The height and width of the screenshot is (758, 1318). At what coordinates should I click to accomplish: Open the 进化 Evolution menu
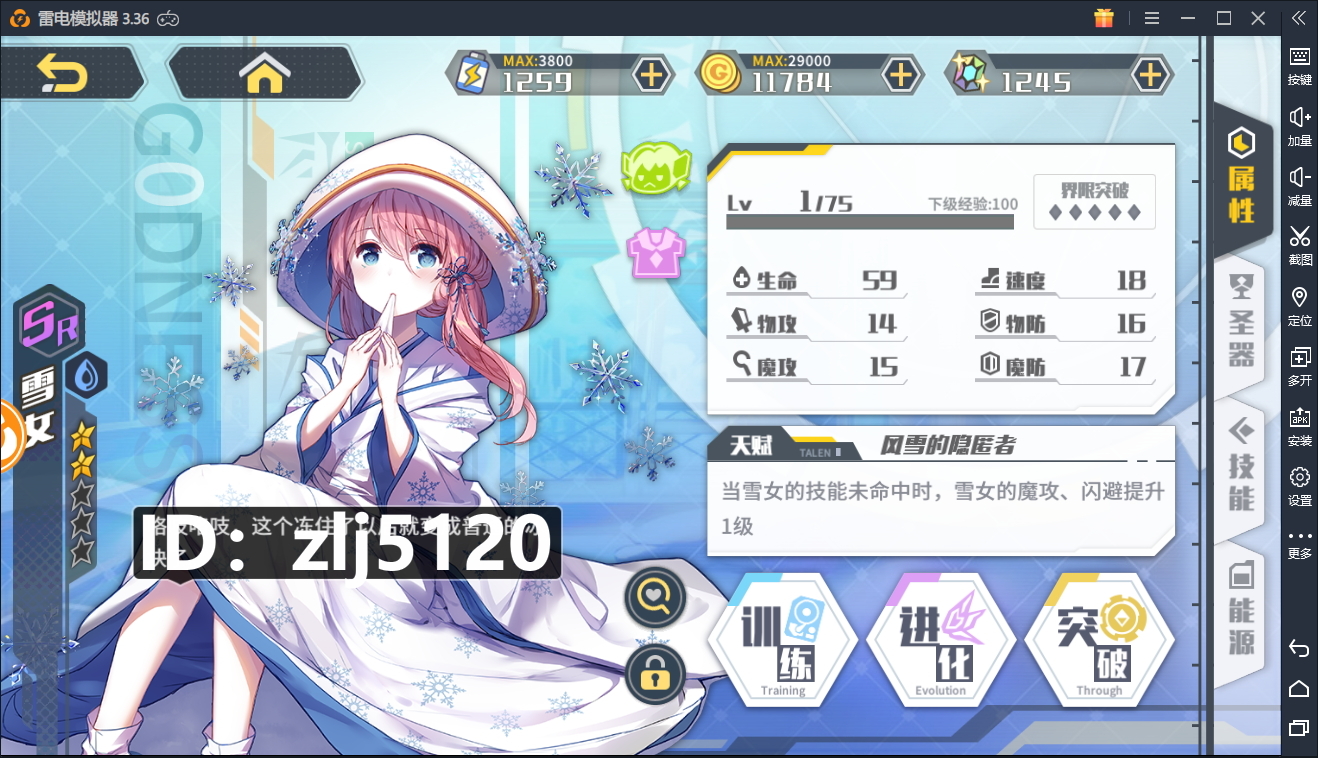(x=940, y=640)
